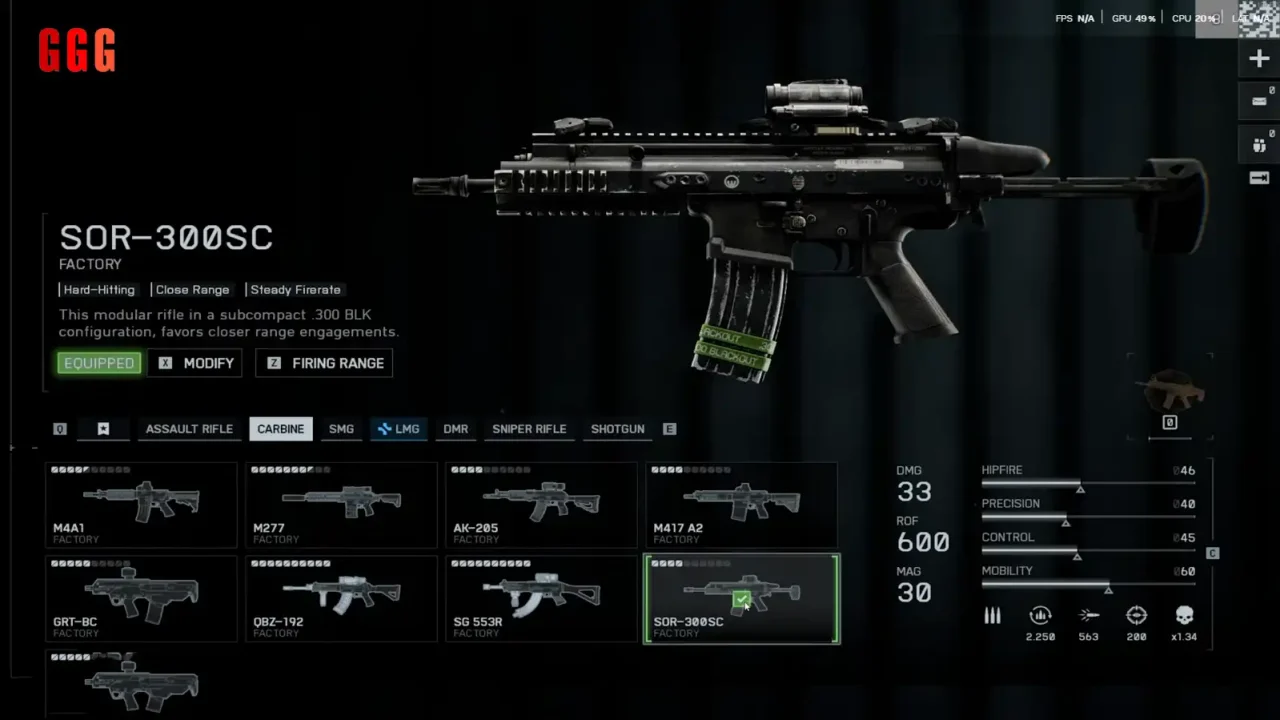Choose the SG 553R carbine
Viewport: 1280px width, 720px height.
pos(541,598)
